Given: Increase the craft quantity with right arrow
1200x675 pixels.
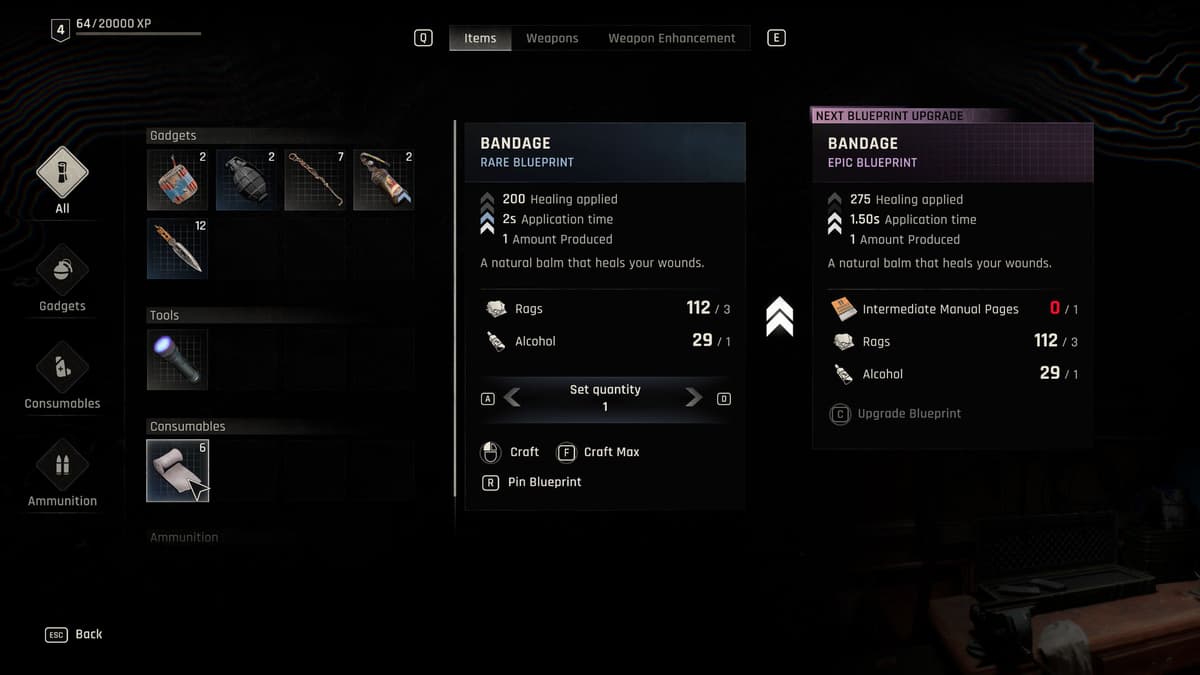Looking at the screenshot, I should [x=693, y=398].
